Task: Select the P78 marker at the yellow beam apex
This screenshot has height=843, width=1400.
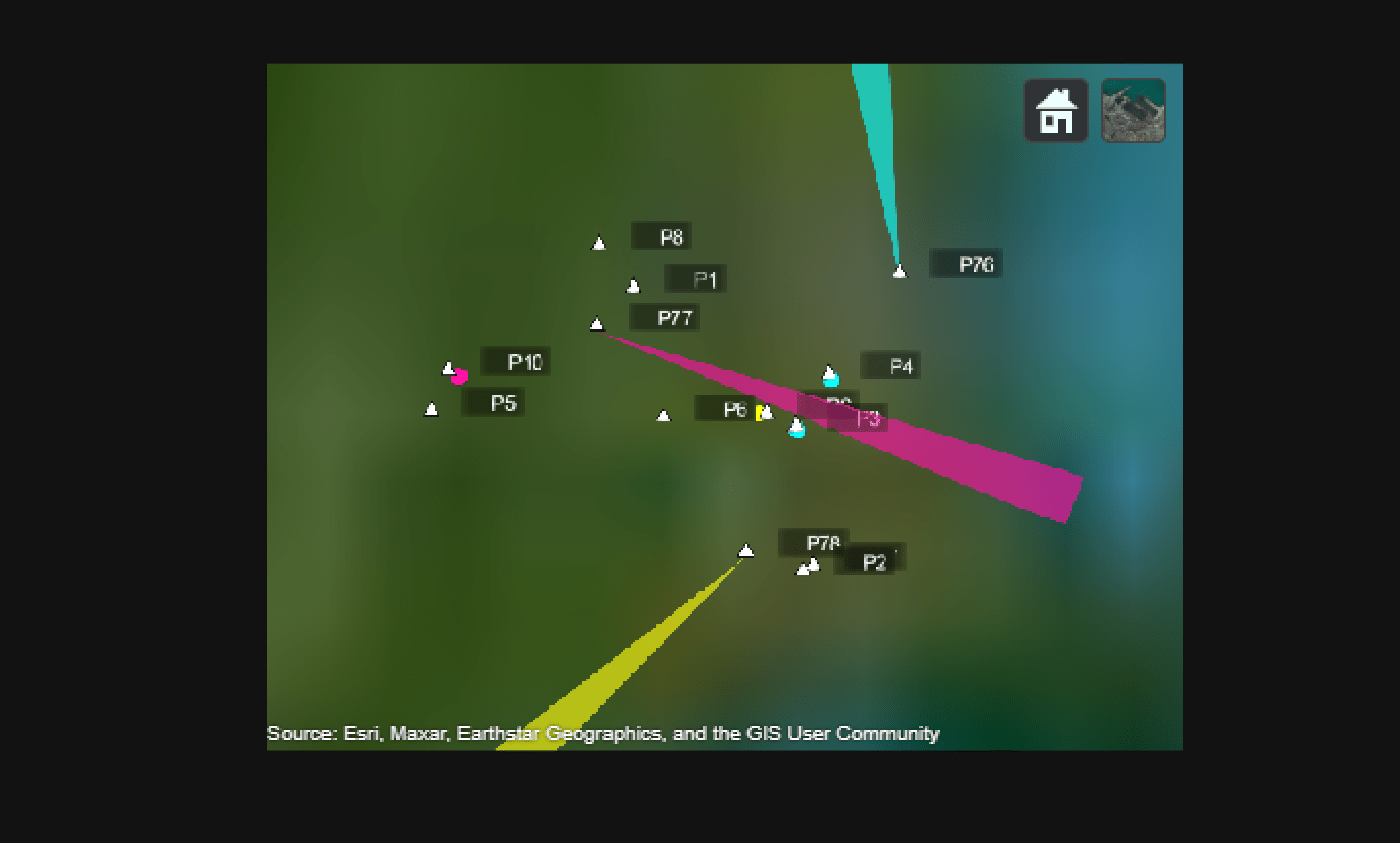Action: (x=746, y=548)
